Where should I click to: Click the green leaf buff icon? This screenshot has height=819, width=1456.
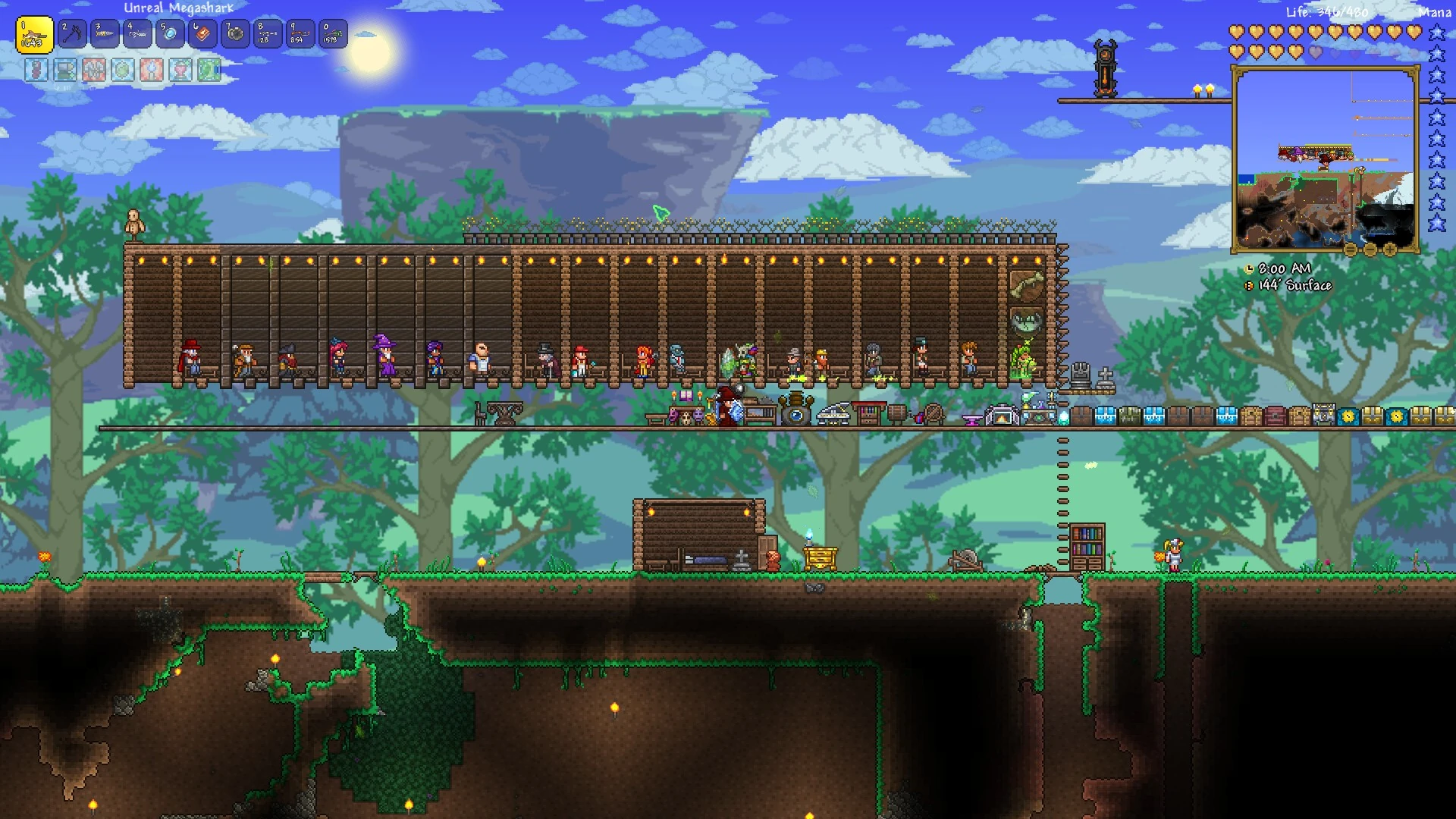coord(209,70)
